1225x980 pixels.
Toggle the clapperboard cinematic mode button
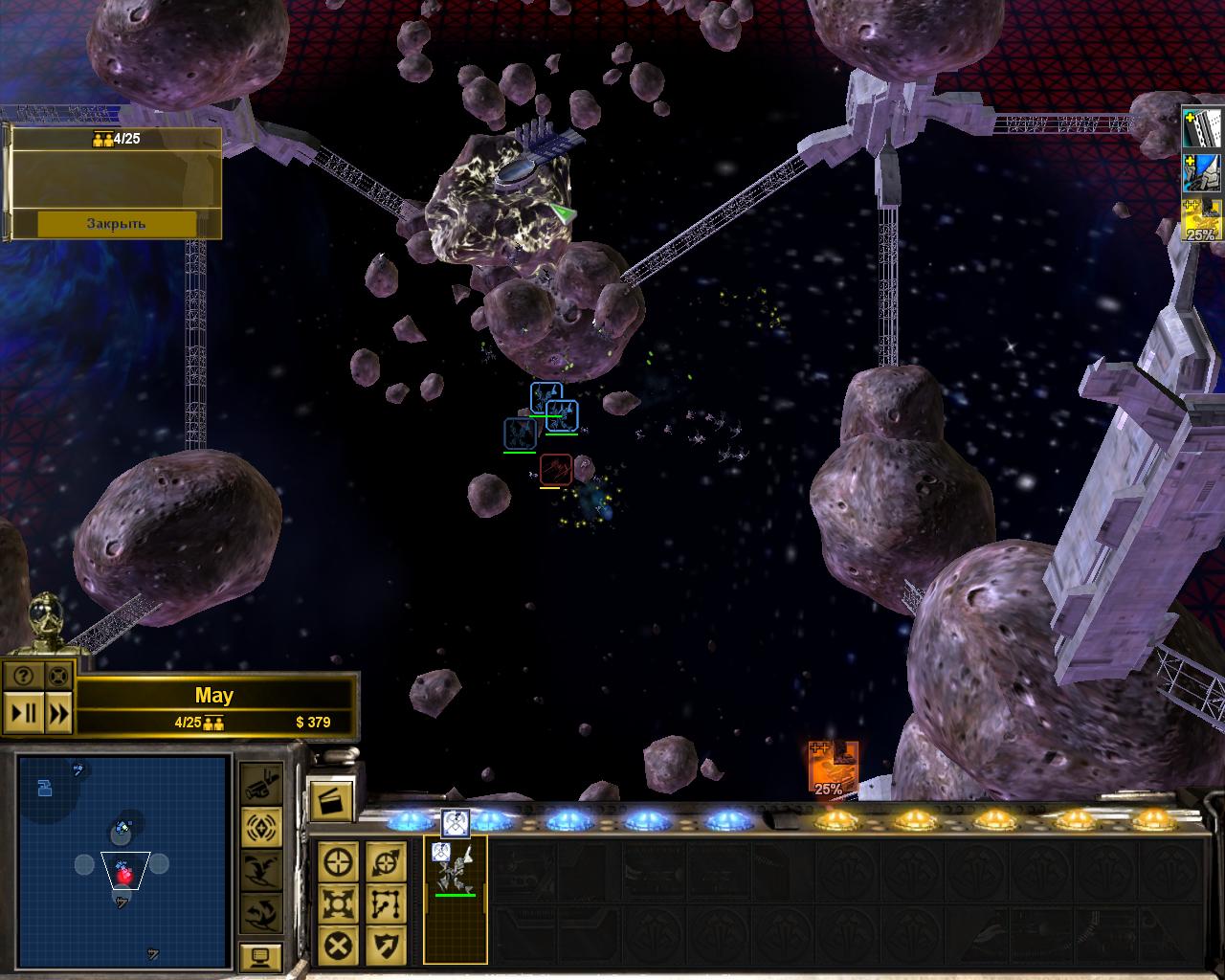[x=331, y=801]
